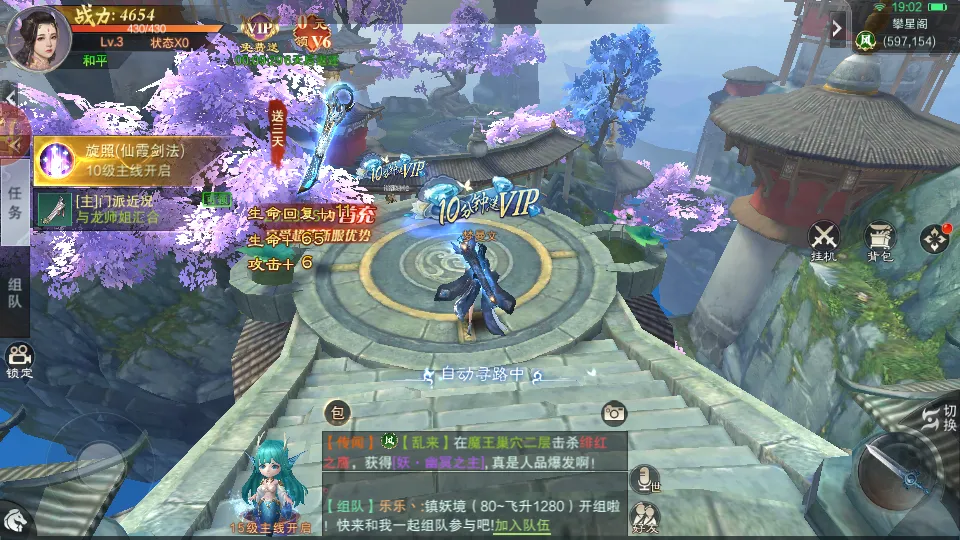Activate the horse mount button
The height and width of the screenshot is (540, 960).
point(14,519)
